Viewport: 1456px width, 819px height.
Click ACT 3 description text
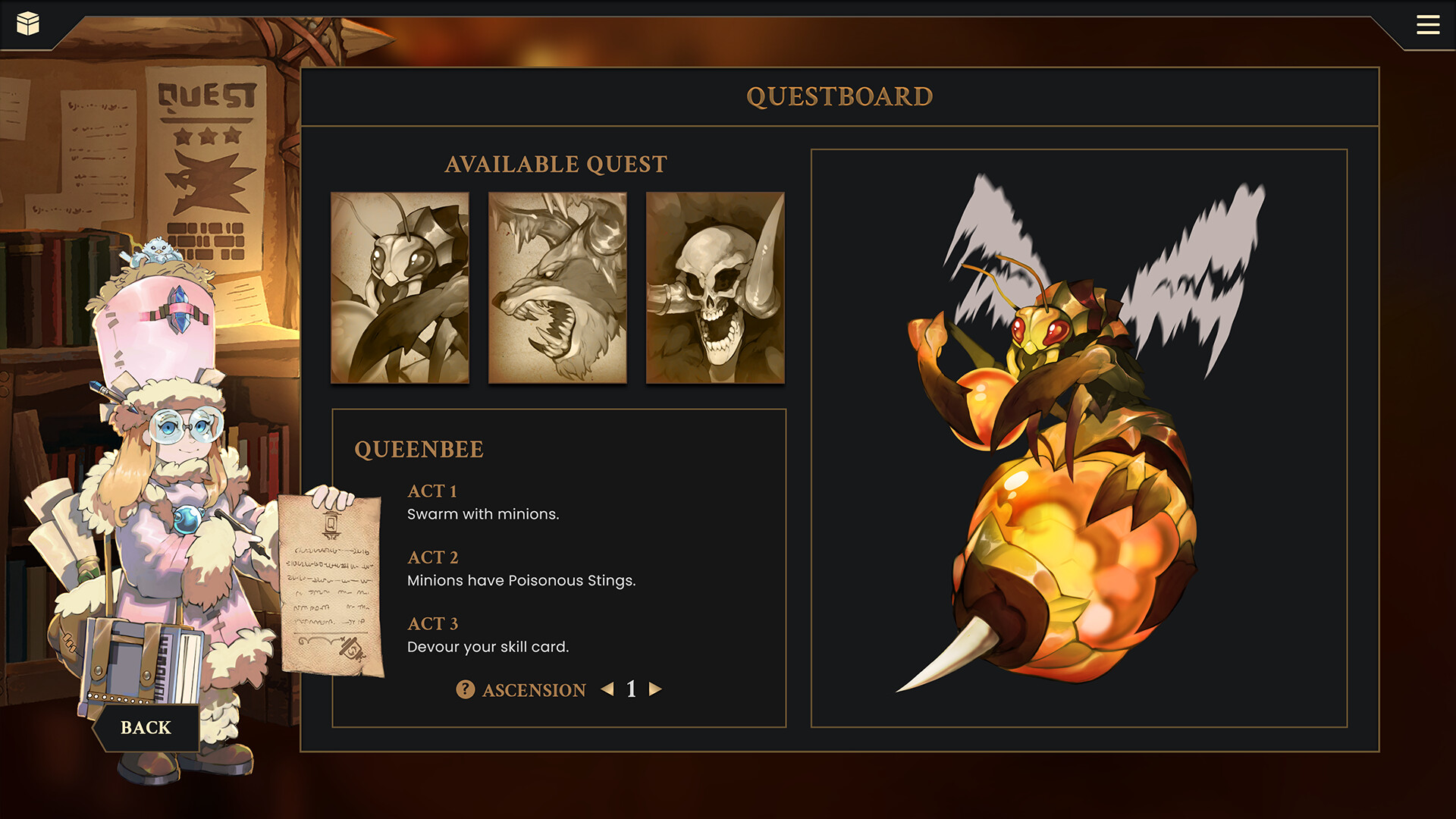[x=488, y=646]
